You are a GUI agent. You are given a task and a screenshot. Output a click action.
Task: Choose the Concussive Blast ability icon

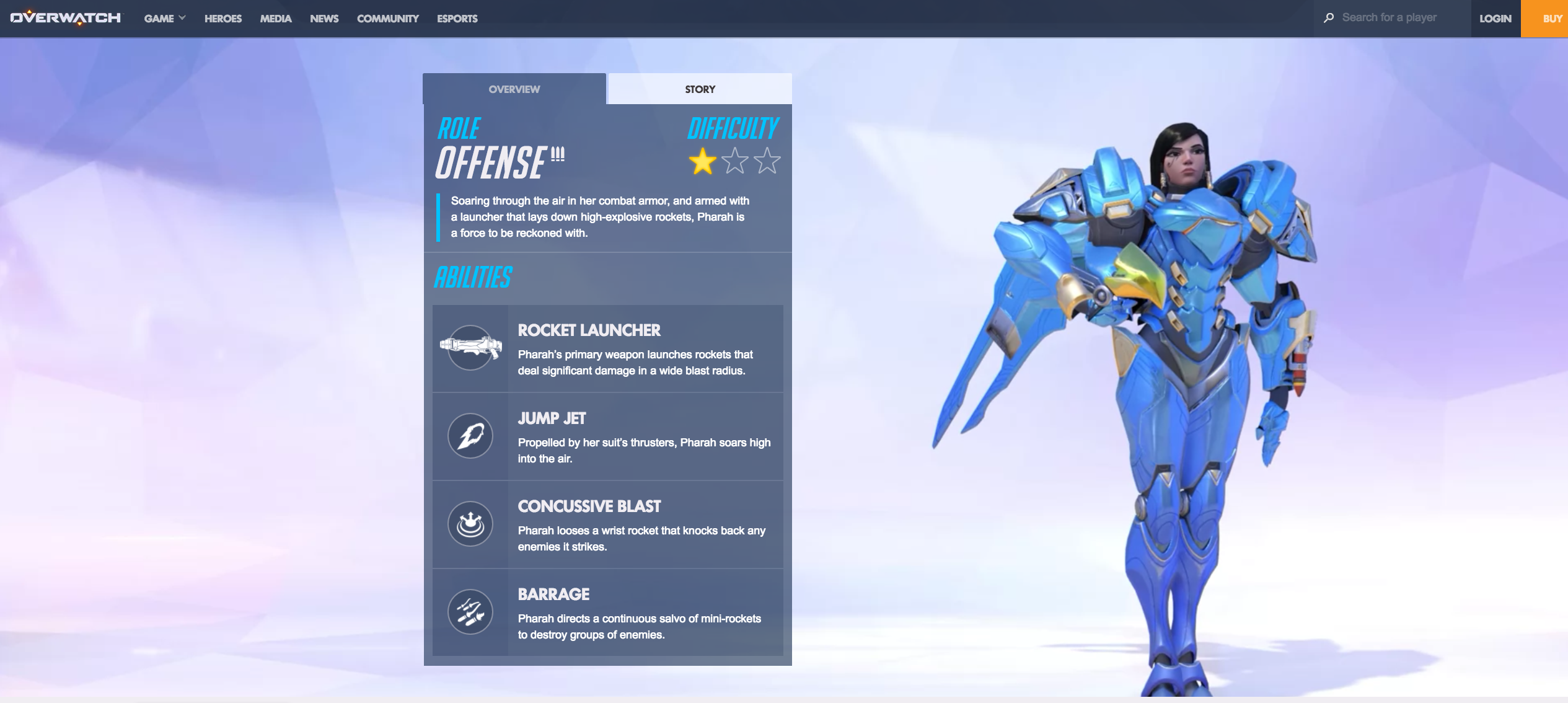(x=470, y=524)
